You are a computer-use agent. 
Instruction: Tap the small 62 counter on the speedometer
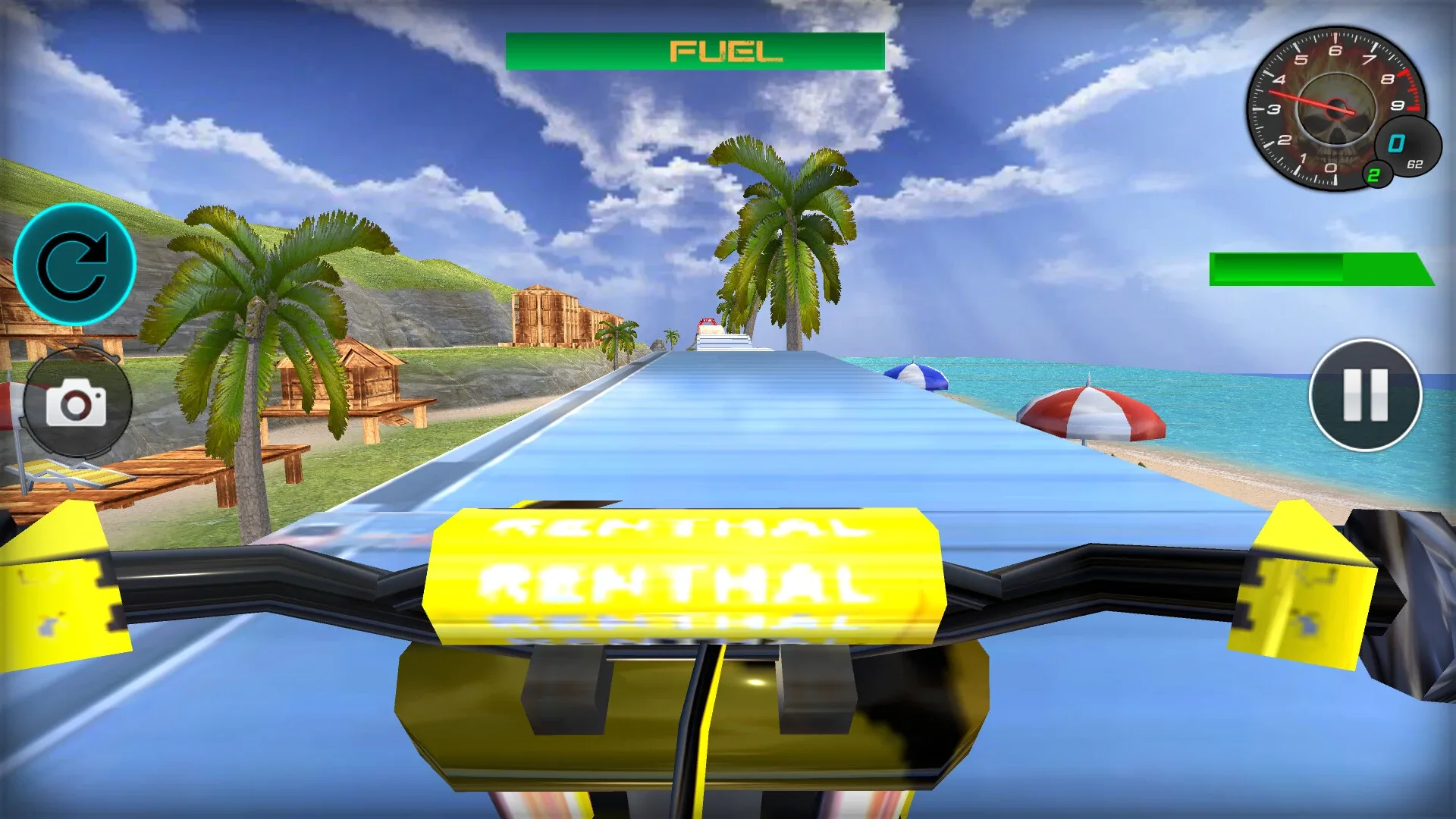1417,163
